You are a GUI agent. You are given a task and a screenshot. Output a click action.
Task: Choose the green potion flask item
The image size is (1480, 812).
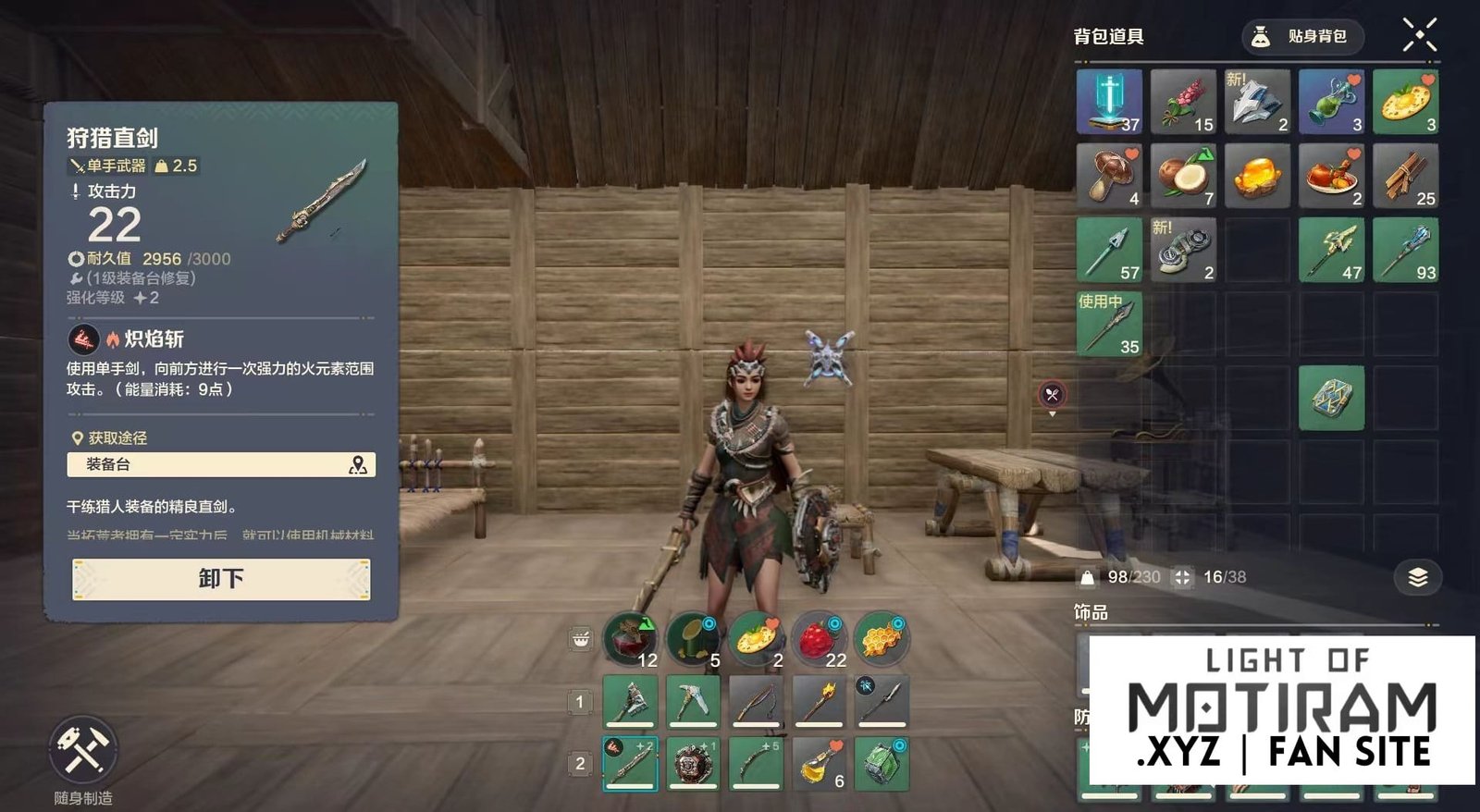(x=1331, y=101)
